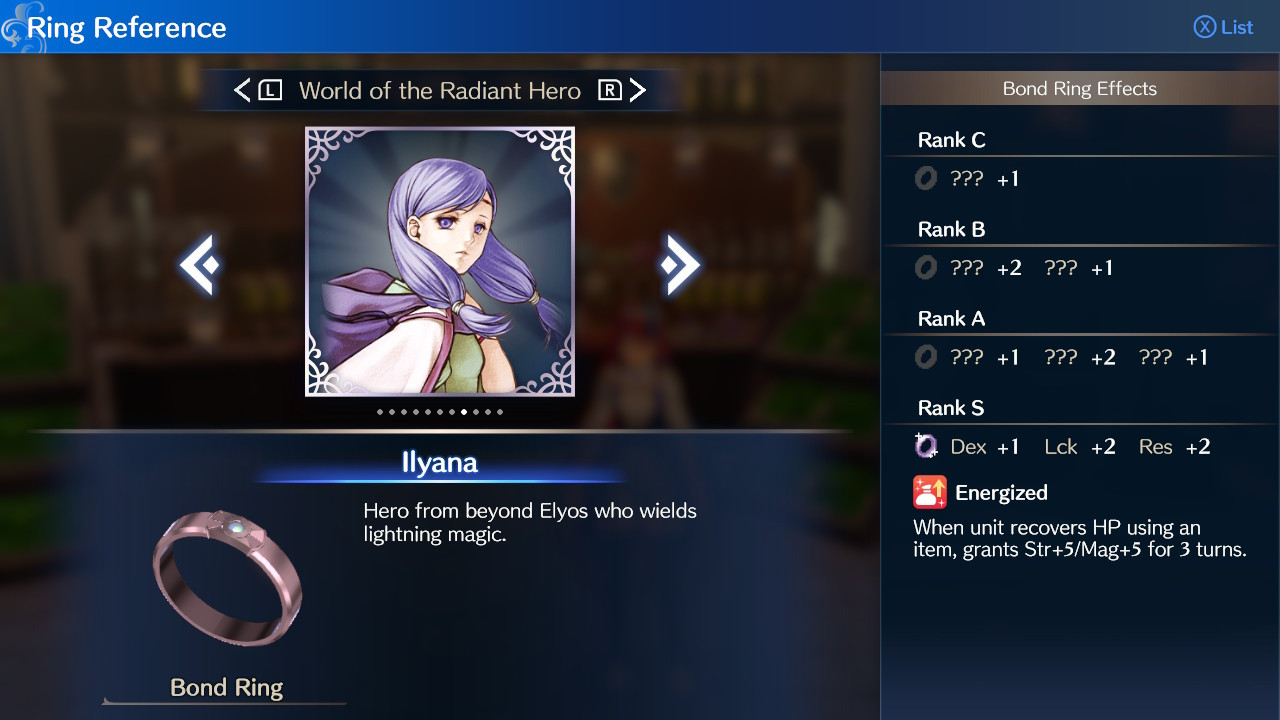Click the left chevron to view previous character
This screenshot has width=1280, height=720.
pyautogui.click(x=197, y=262)
